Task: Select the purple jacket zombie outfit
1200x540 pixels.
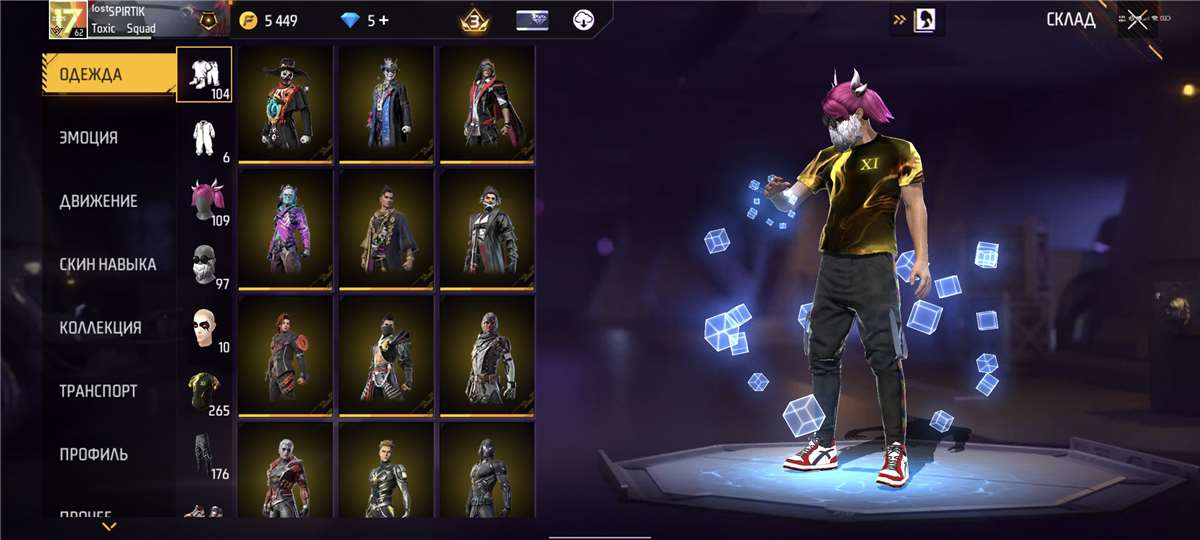Action: click(286, 228)
